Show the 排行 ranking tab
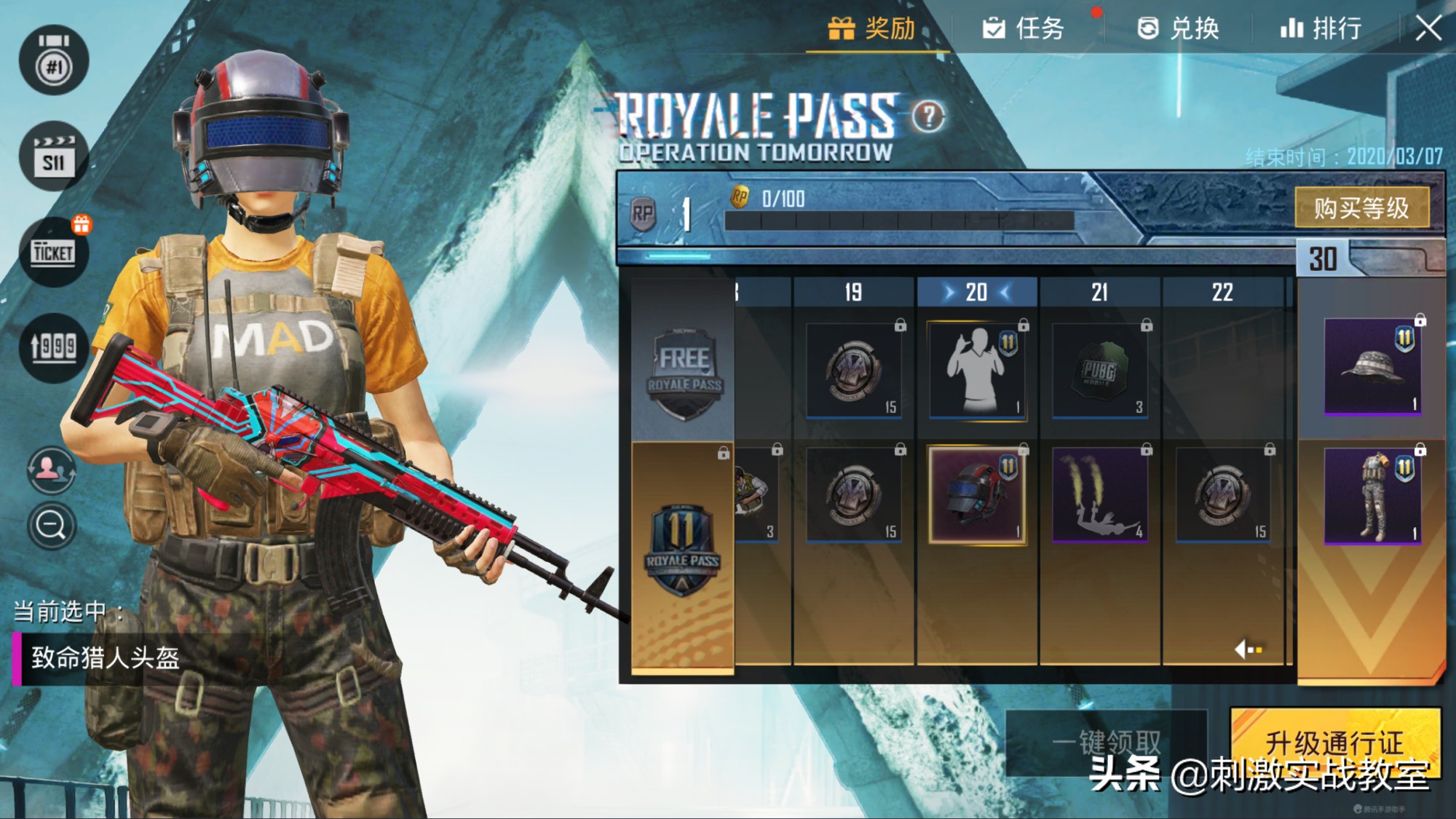 [x=1321, y=29]
